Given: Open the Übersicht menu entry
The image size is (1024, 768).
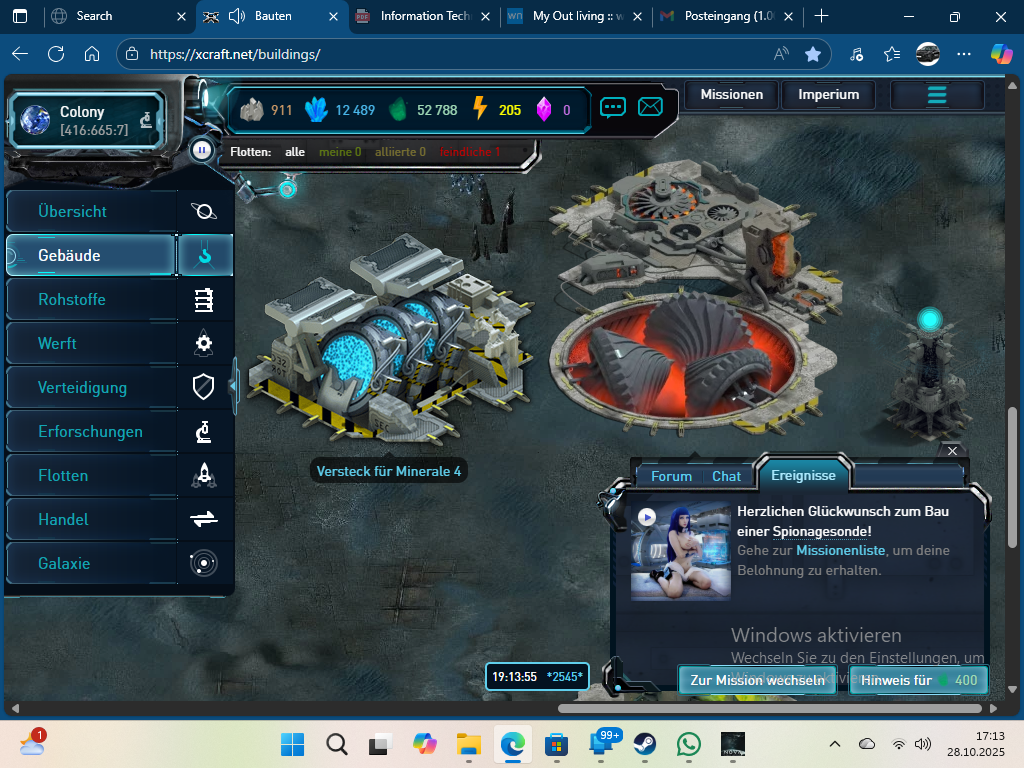Looking at the screenshot, I should coord(73,212).
